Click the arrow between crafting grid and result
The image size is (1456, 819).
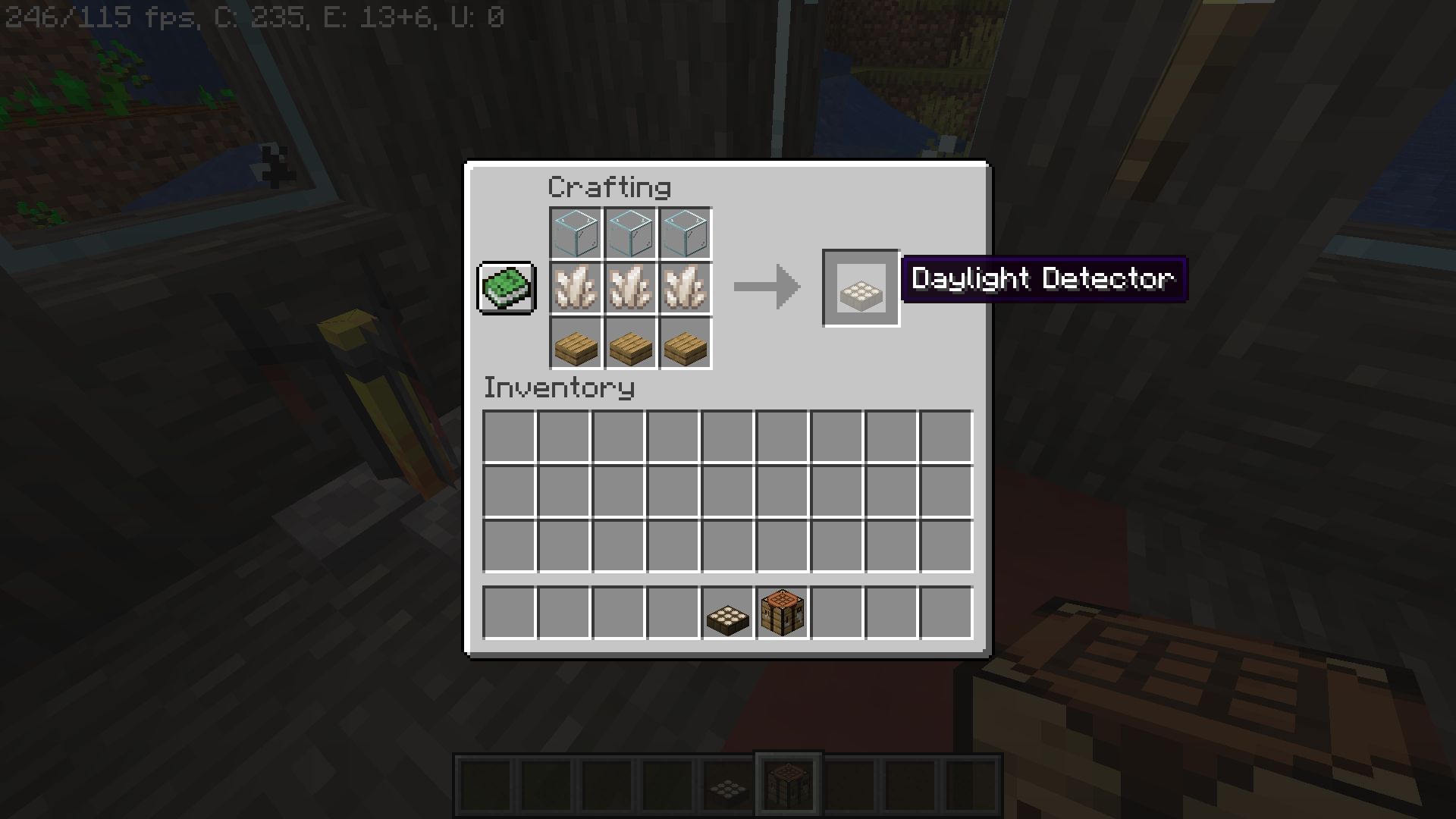click(766, 288)
